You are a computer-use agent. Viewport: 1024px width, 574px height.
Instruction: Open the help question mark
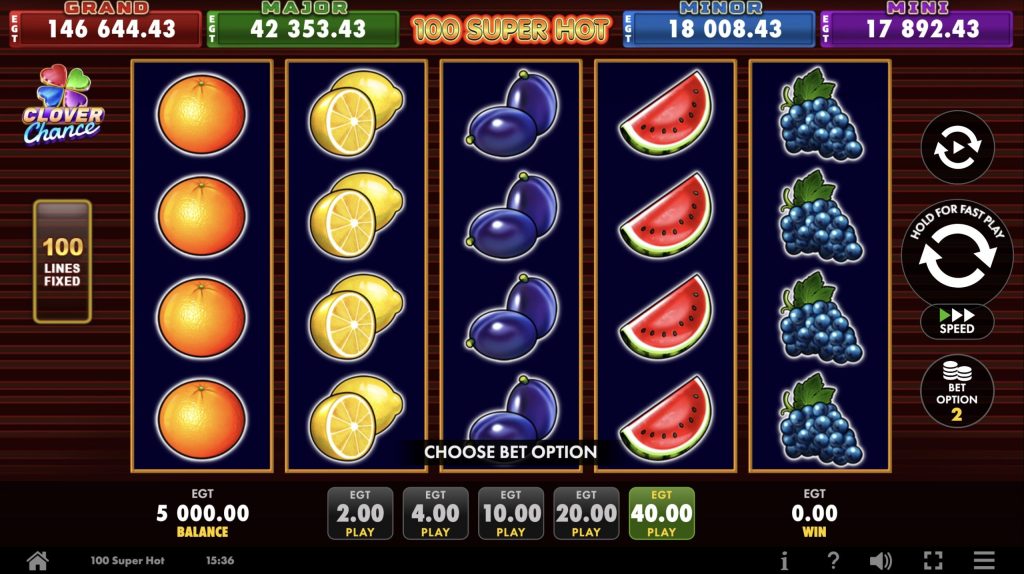click(x=833, y=561)
